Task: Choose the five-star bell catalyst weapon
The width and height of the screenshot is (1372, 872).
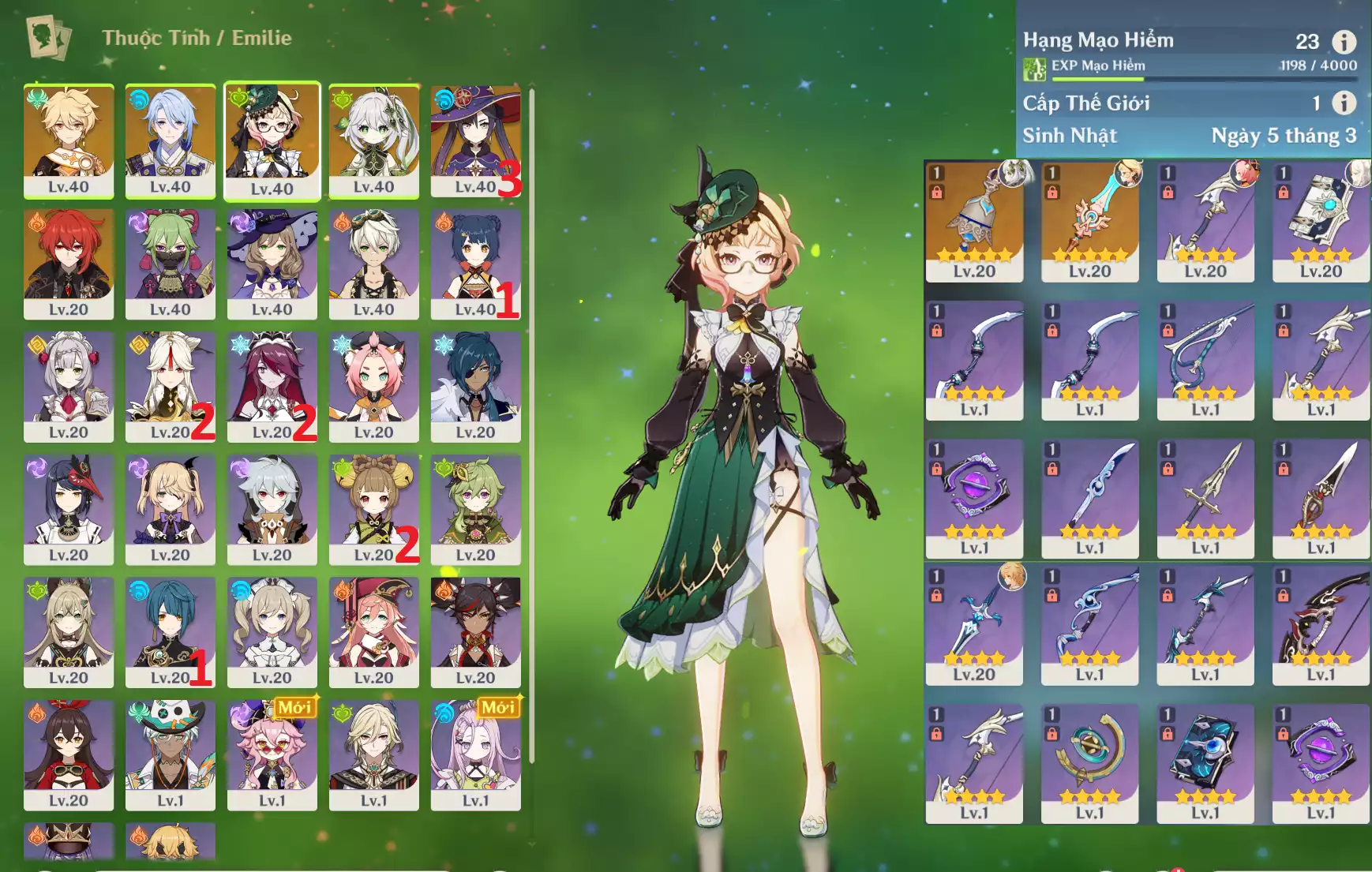Action: point(974,221)
